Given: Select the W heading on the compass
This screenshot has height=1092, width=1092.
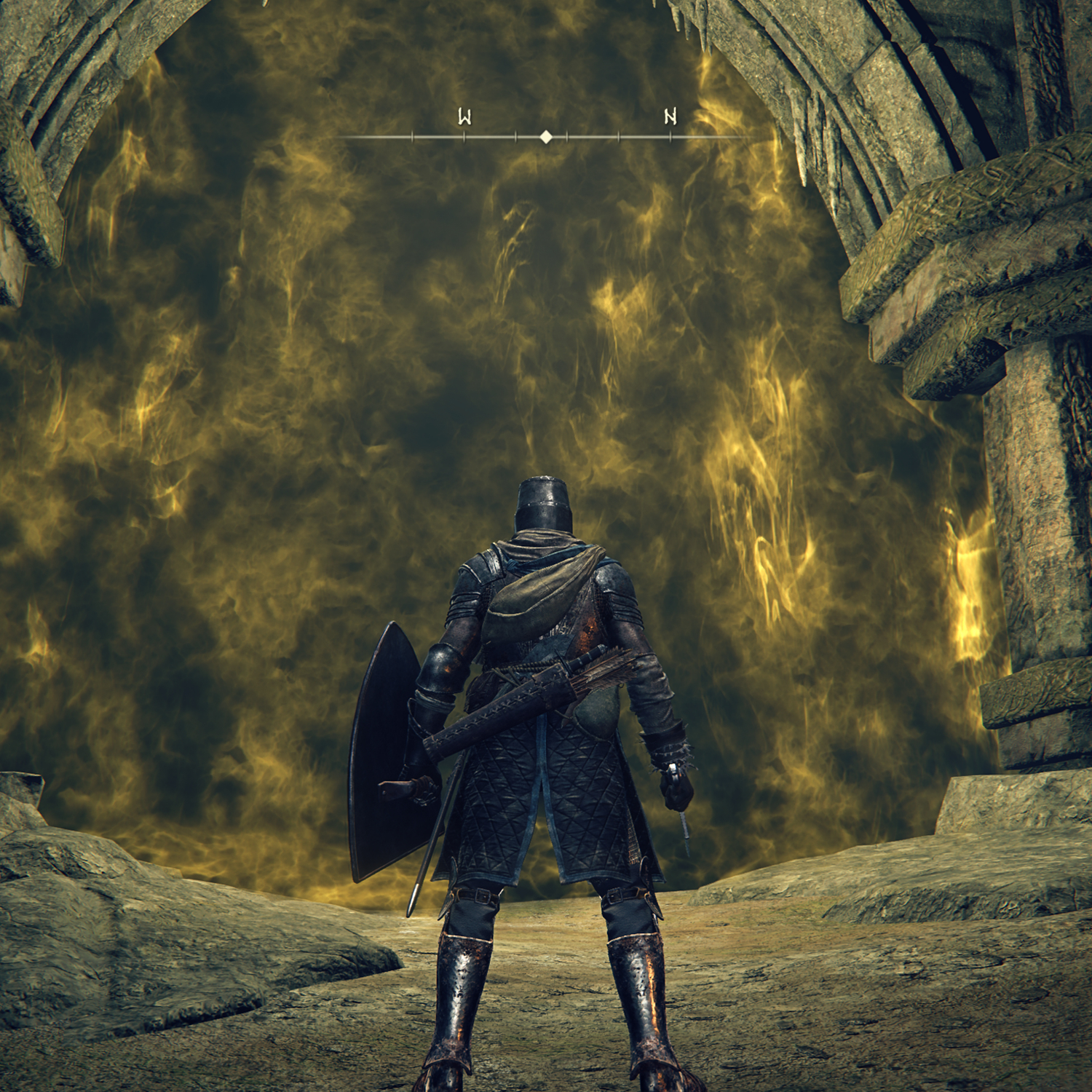Looking at the screenshot, I should [x=464, y=116].
